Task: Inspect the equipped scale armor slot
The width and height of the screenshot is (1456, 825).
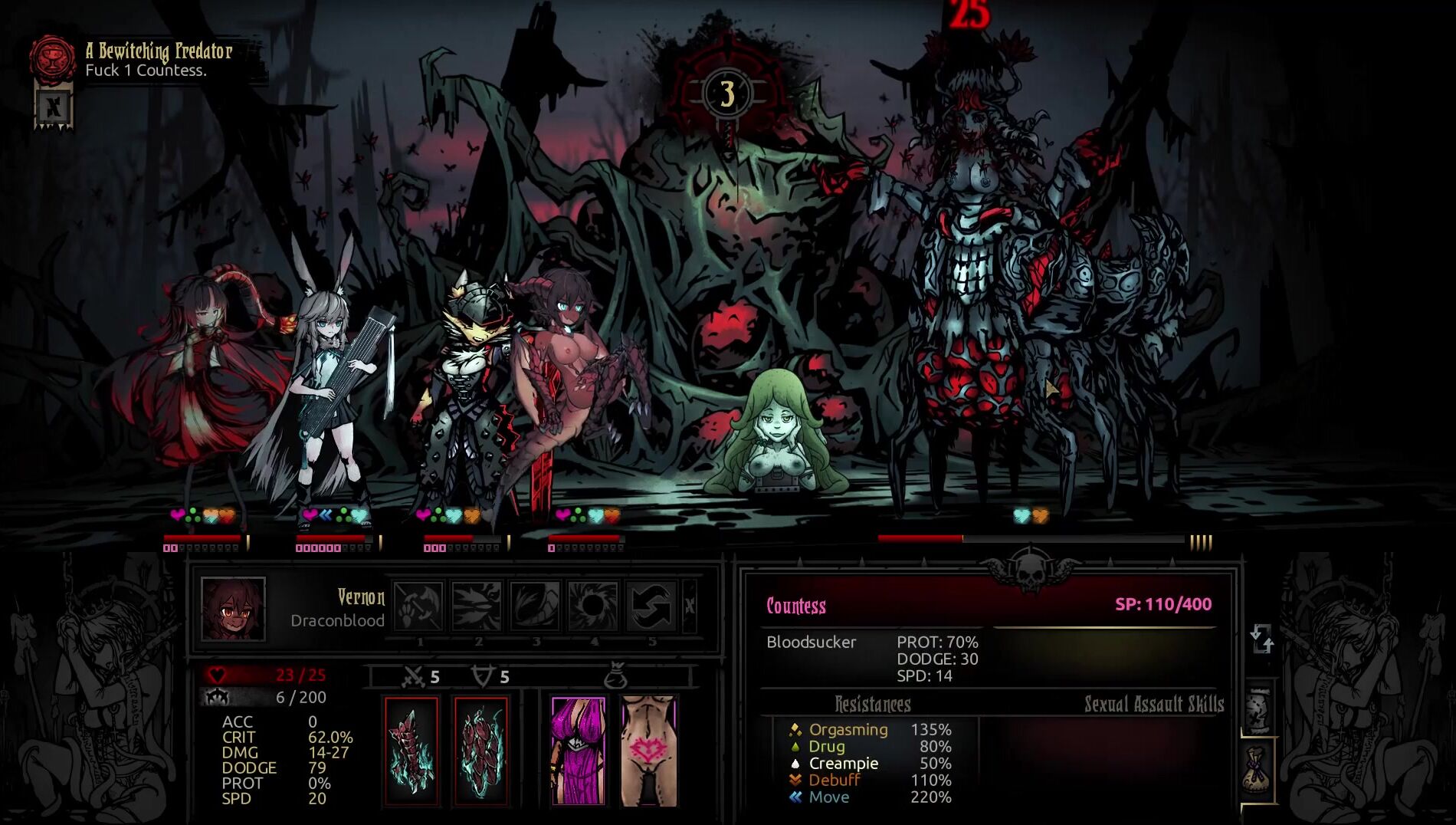Action: [x=480, y=751]
